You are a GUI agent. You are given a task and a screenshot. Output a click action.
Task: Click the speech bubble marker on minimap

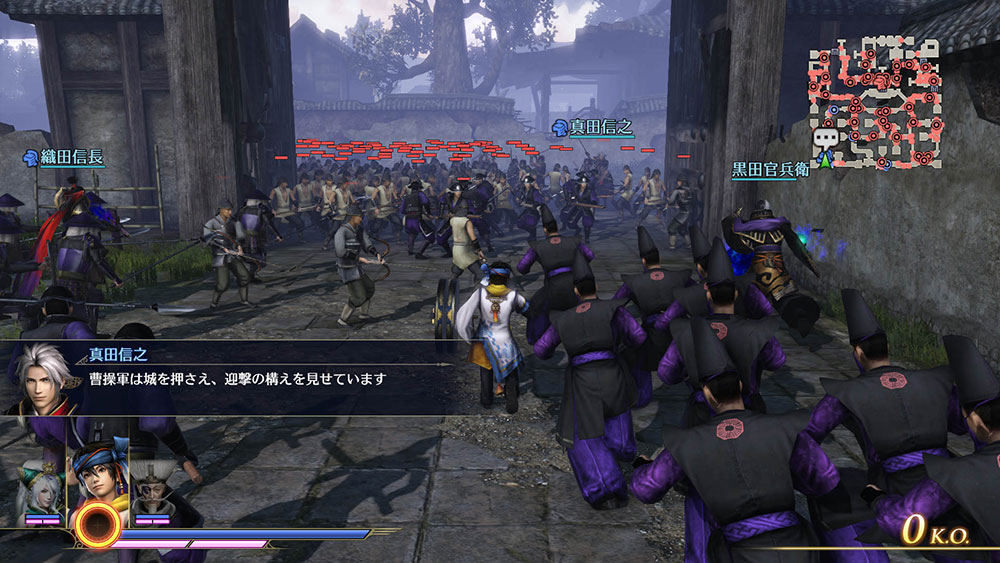[825, 139]
